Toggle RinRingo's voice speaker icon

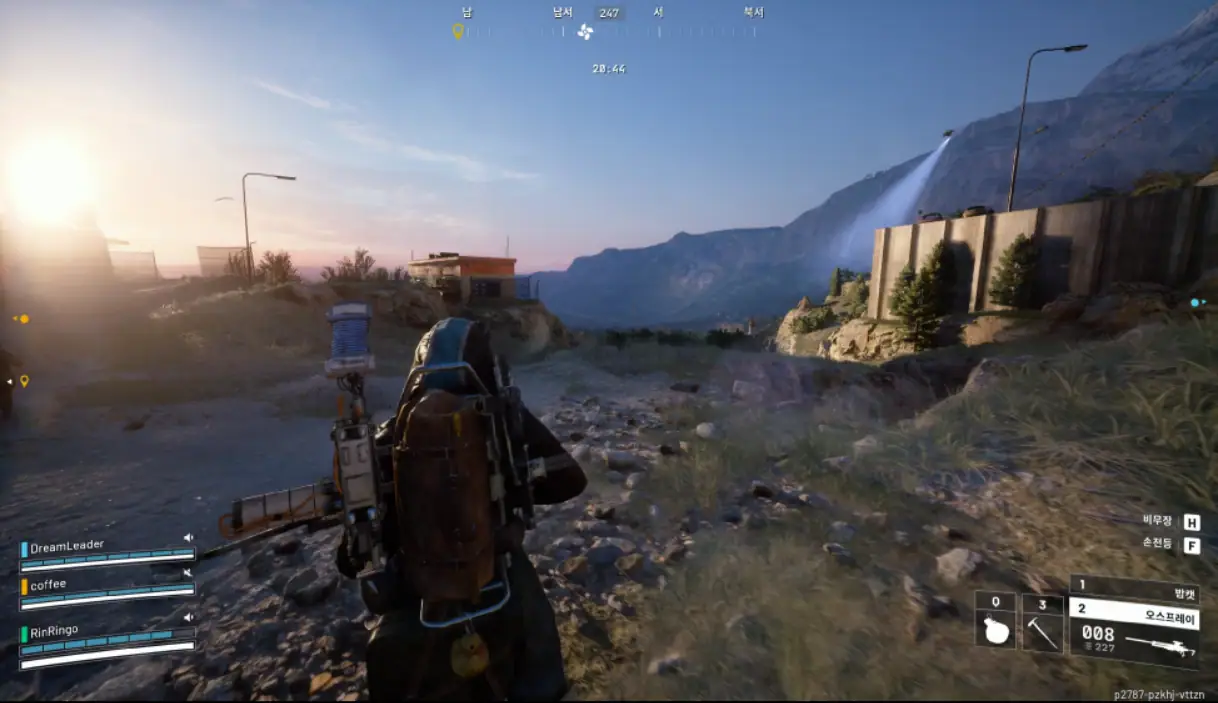click(188, 618)
